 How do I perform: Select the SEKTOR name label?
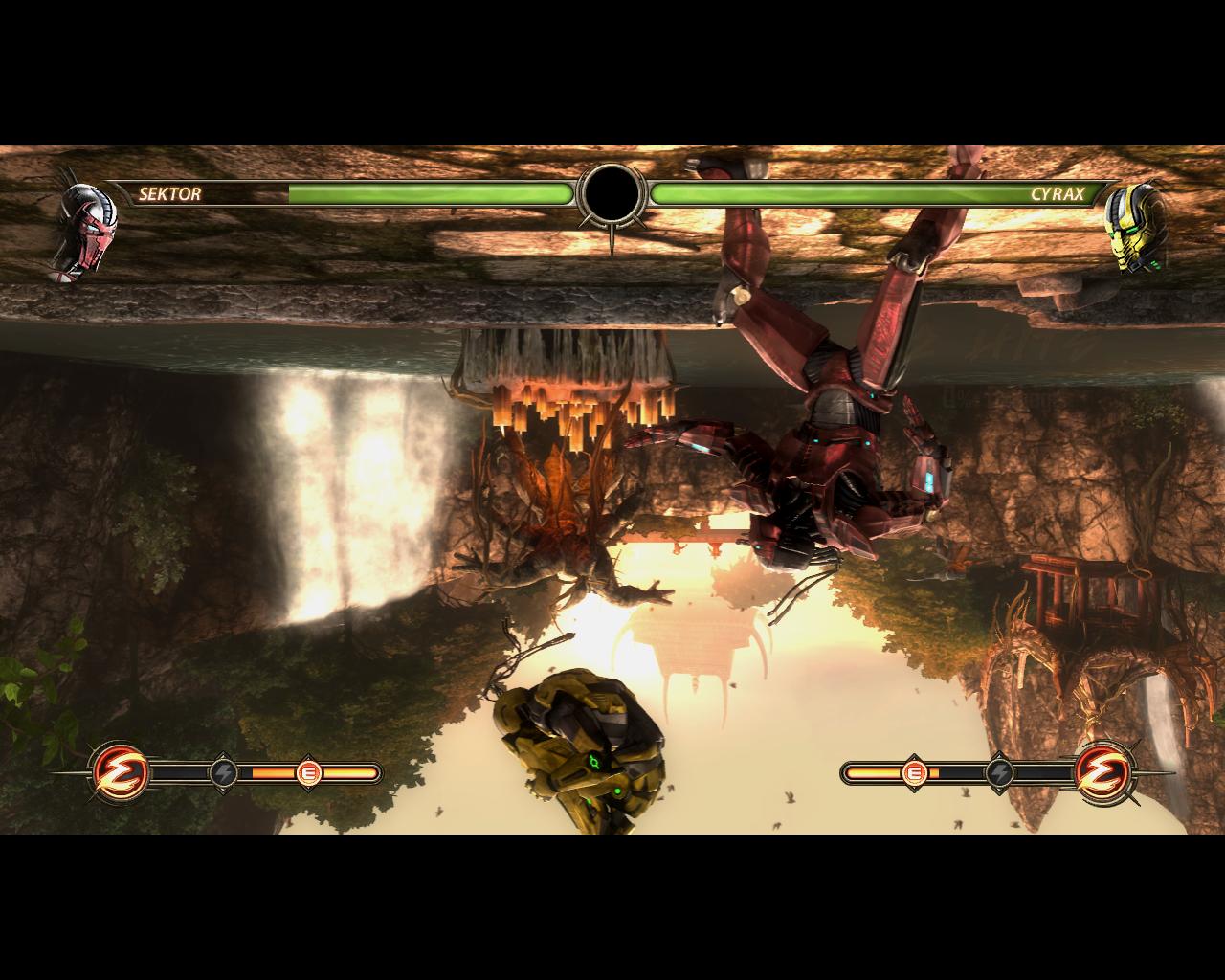click(172, 194)
